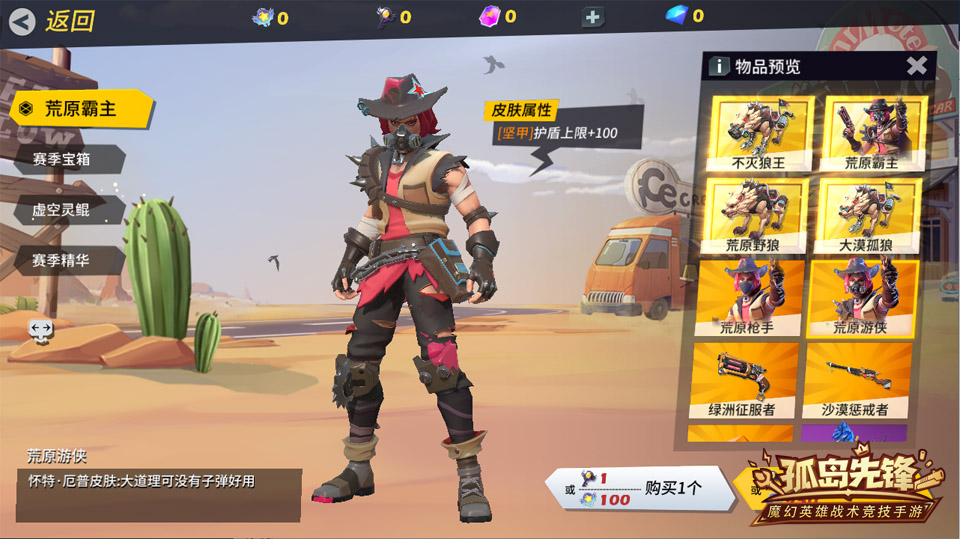Toggle the character rotate arrows icon
This screenshot has height=539, width=960.
41,329
